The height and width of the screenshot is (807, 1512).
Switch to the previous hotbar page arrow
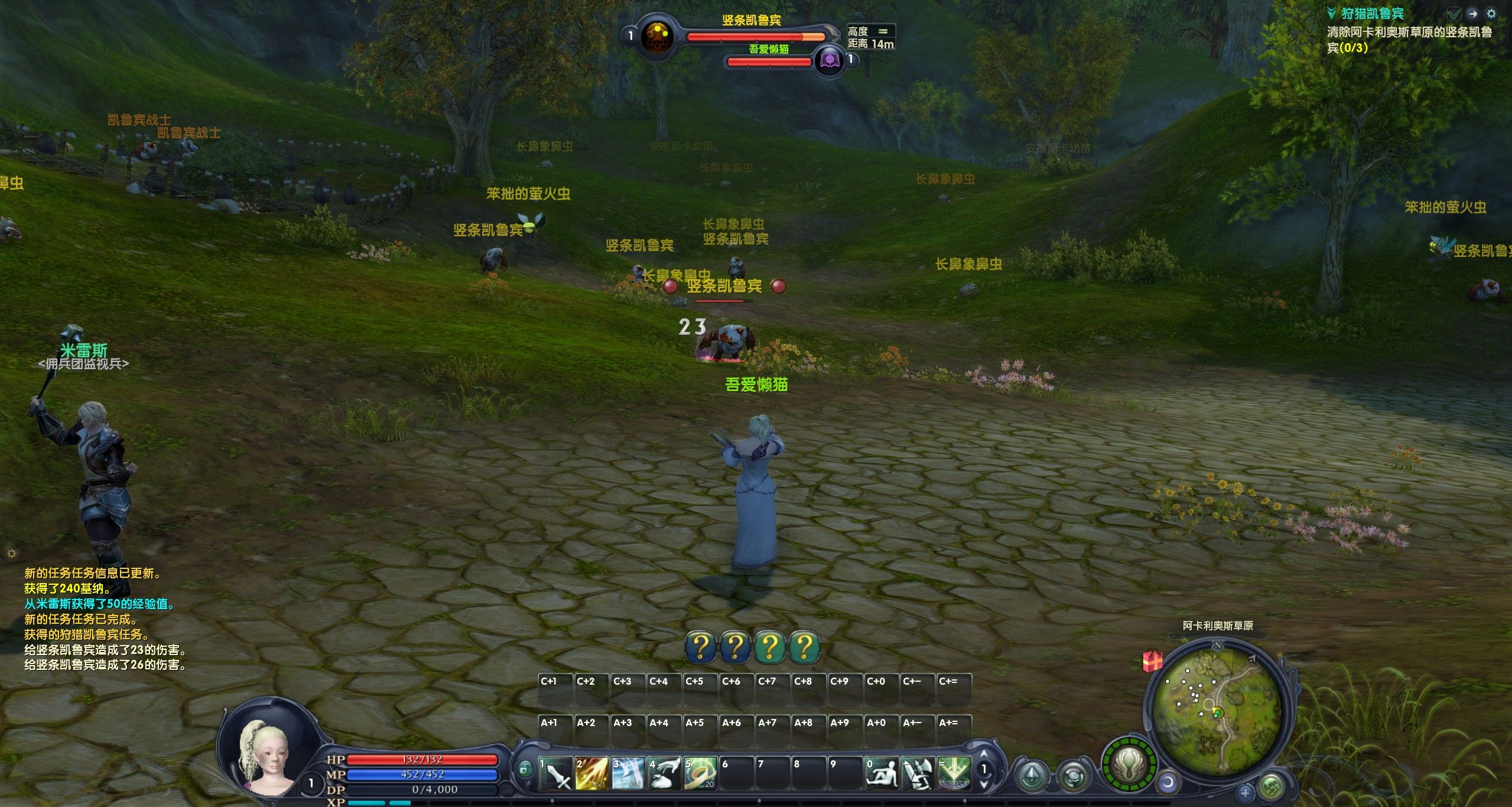pyautogui.click(x=984, y=754)
